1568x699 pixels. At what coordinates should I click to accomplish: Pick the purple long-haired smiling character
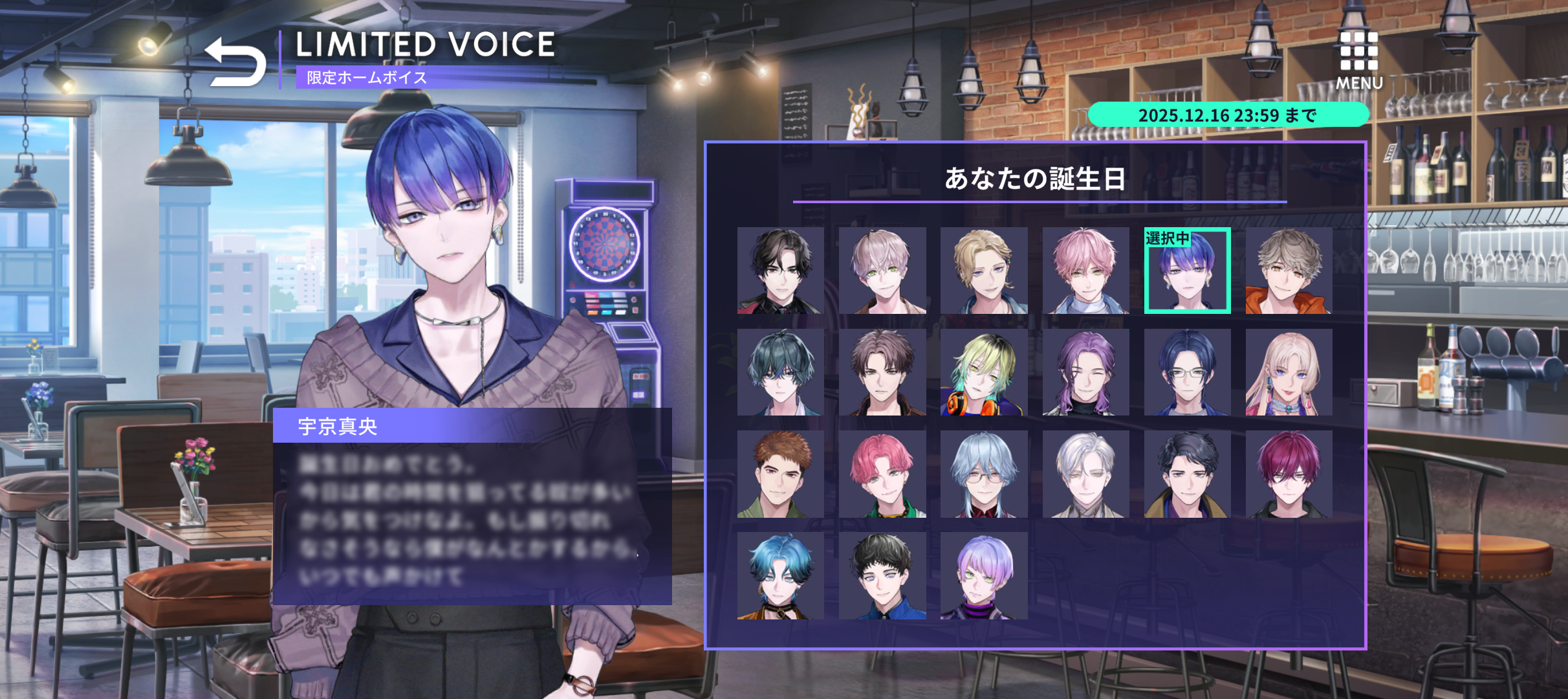pyautogui.click(x=1085, y=372)
